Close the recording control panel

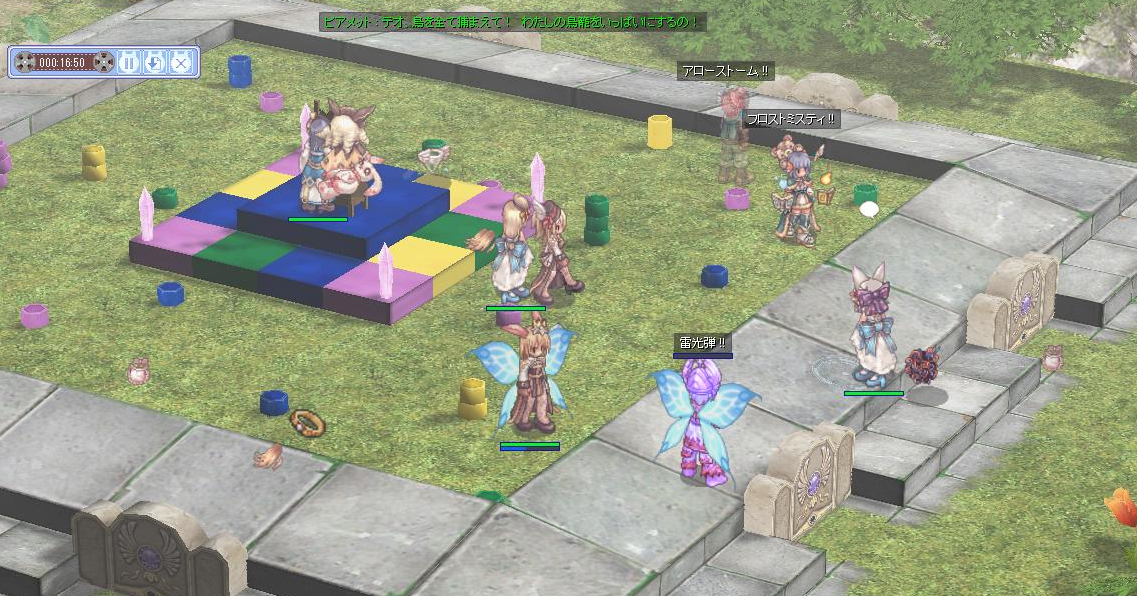click(x=180, y=62)
